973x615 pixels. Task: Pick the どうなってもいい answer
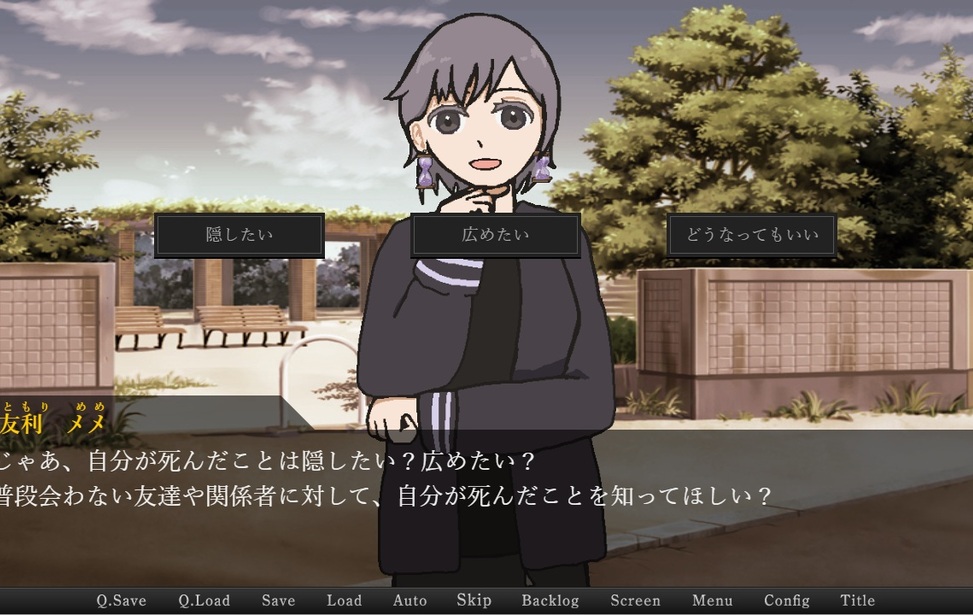(x=752, y=236)
